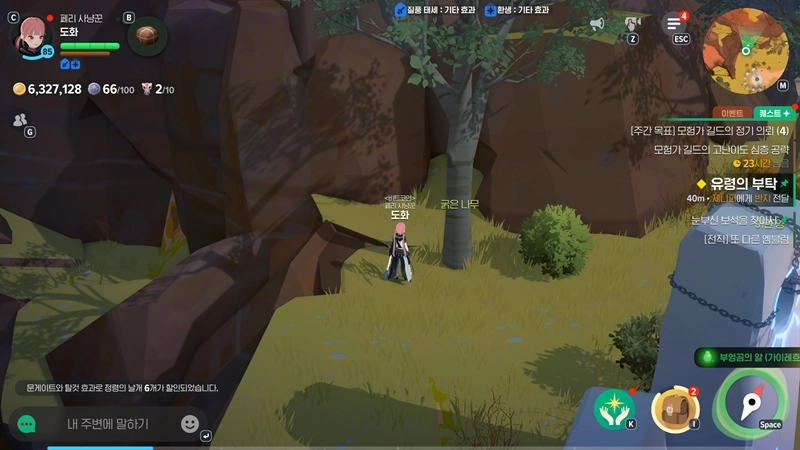Click the 질풍 태세 buff indicator
This screenshot has width=800, height=450.
coord(427,10)
